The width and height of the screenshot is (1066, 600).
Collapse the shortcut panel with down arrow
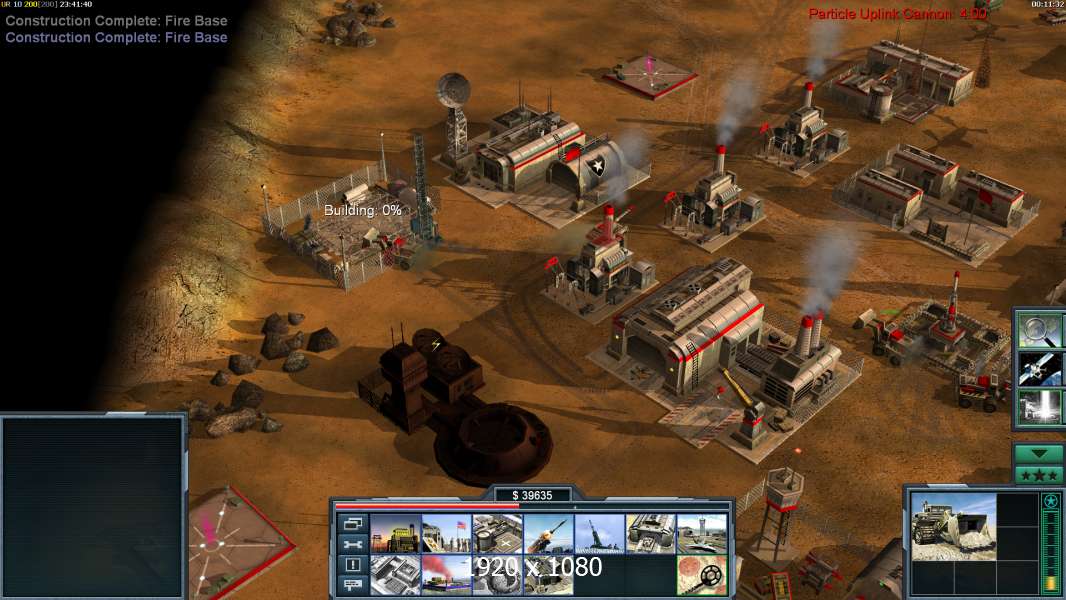tap(1039, 454)
